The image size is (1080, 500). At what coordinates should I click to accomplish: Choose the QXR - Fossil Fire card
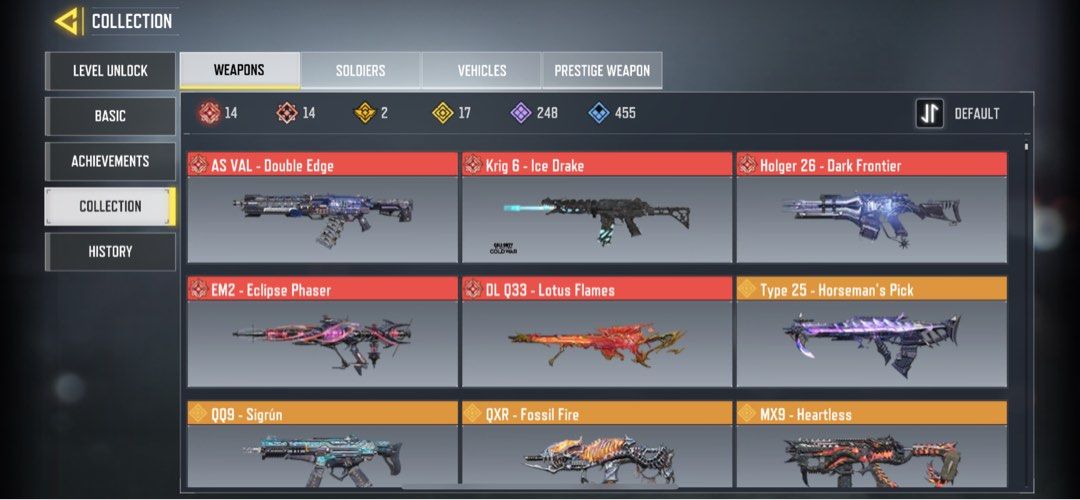[596, 446]
